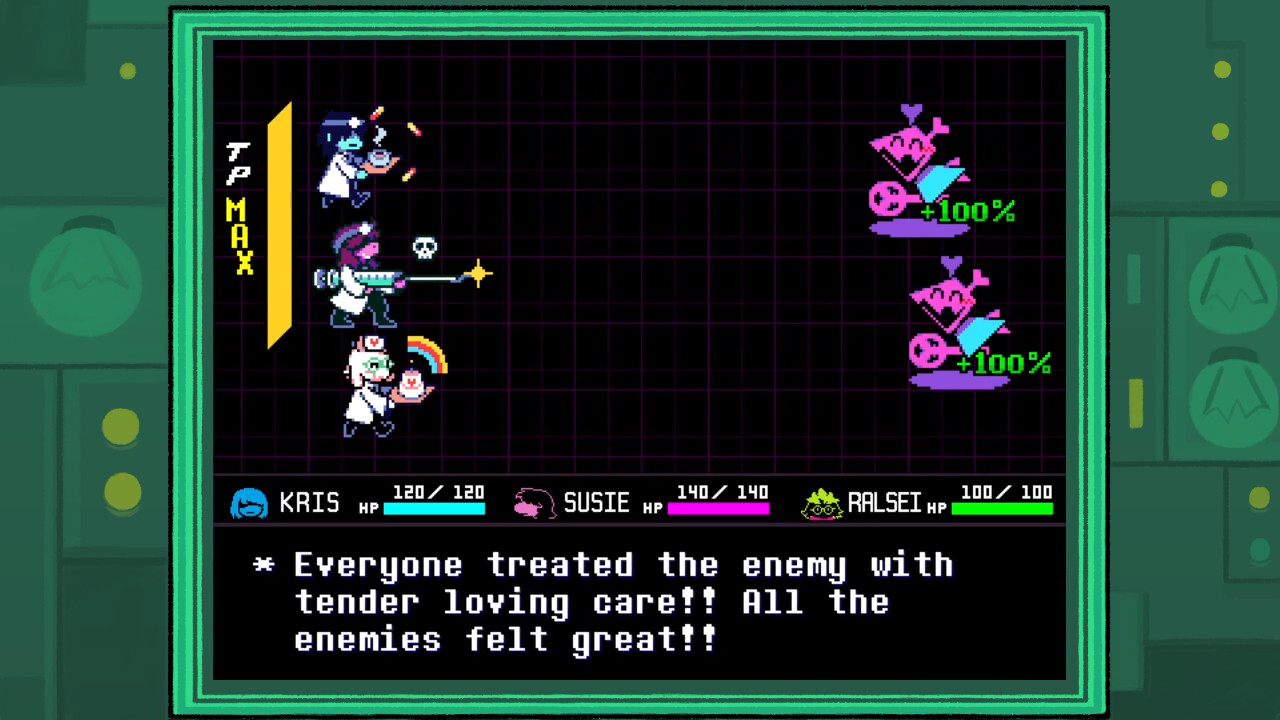Click the sparkle at Susie's syringe tip
Viewport: 1280px width, 720px height.
pyautogui.click(x=478, y=273)
